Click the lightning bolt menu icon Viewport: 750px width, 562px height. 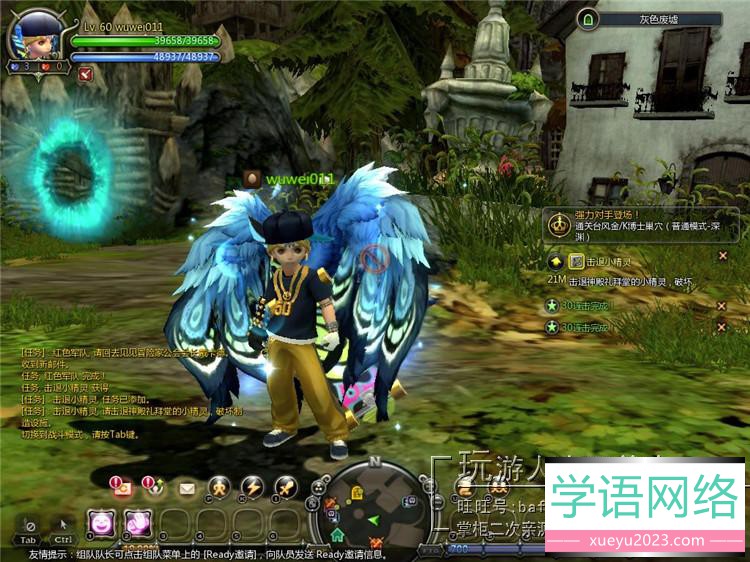point(252,487)
